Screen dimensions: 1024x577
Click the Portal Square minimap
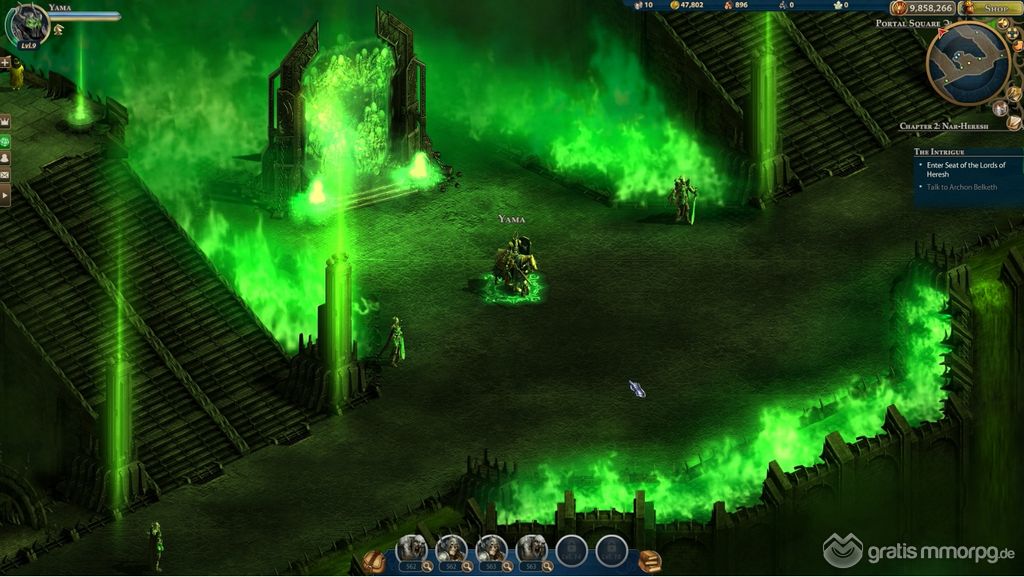pyautogui.click(x=967, y=63)
